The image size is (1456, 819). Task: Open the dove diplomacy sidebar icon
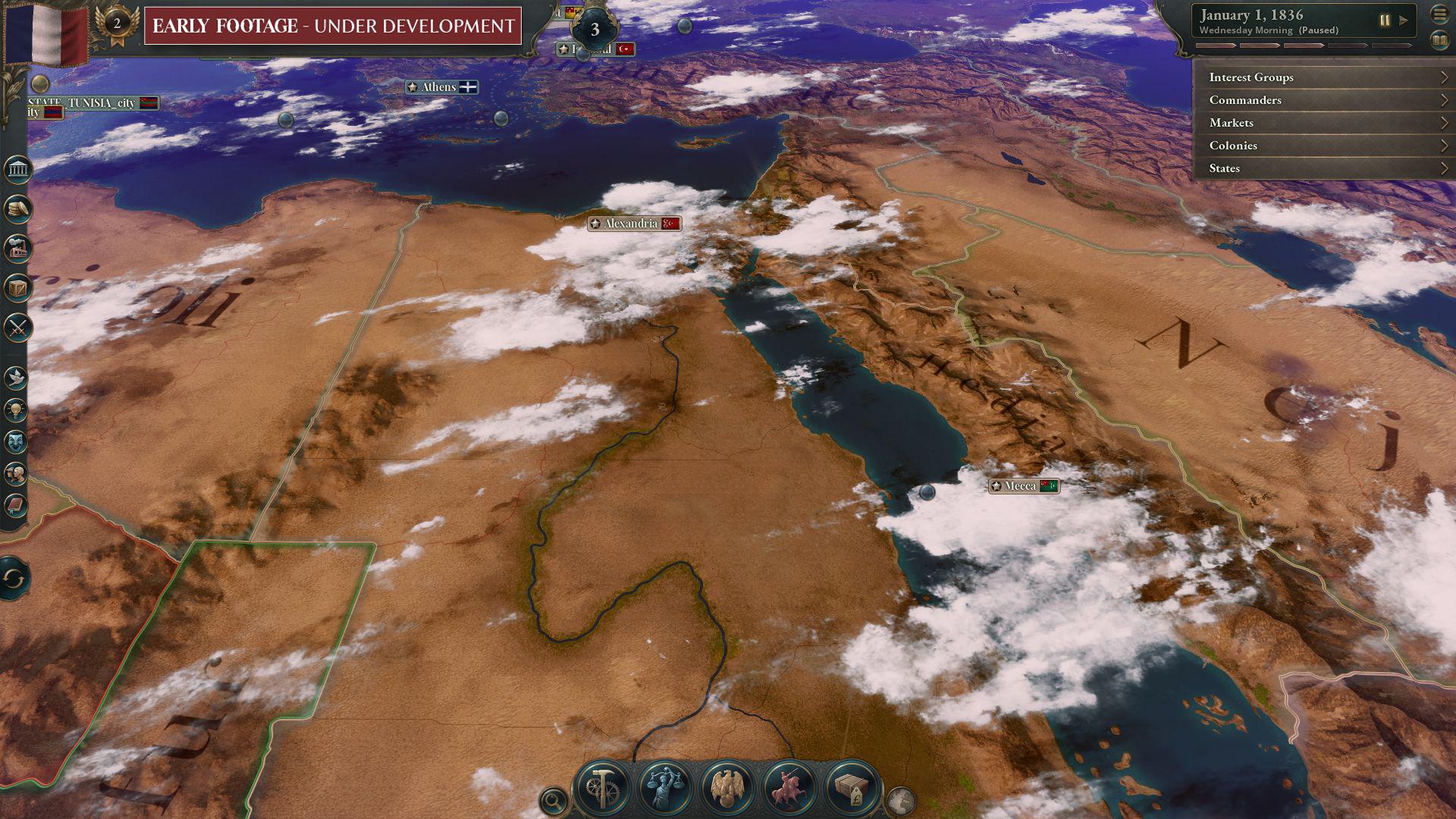[x=16, y=377]
